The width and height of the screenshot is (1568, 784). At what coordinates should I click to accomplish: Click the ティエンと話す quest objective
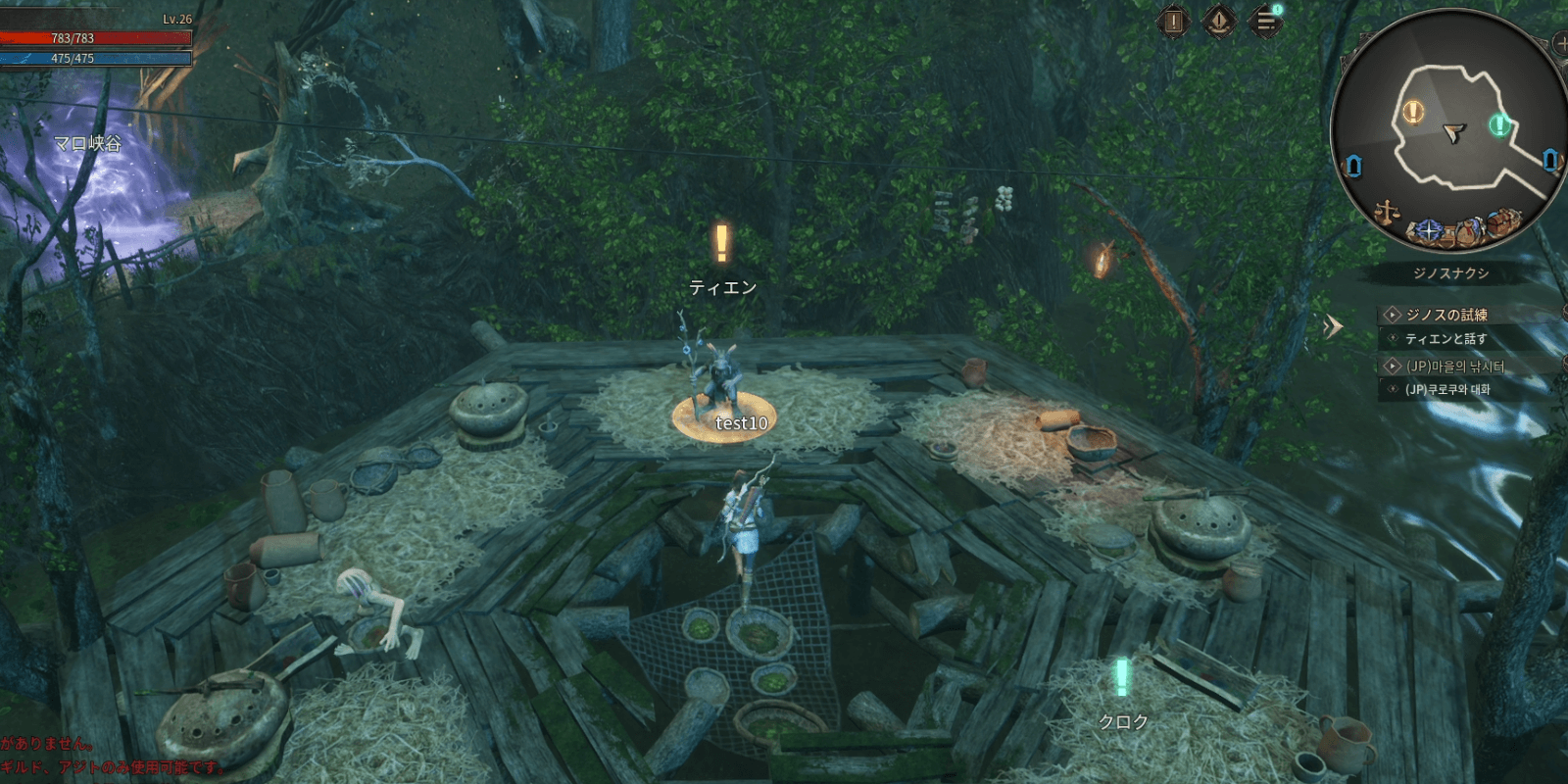(x=1445, y=339)
